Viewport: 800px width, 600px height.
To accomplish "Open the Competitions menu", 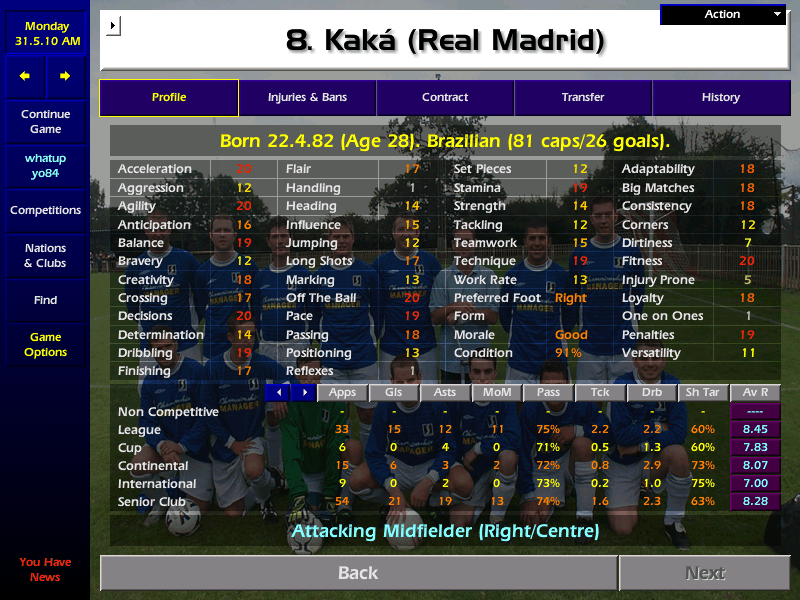I will (x=45, y=211).
